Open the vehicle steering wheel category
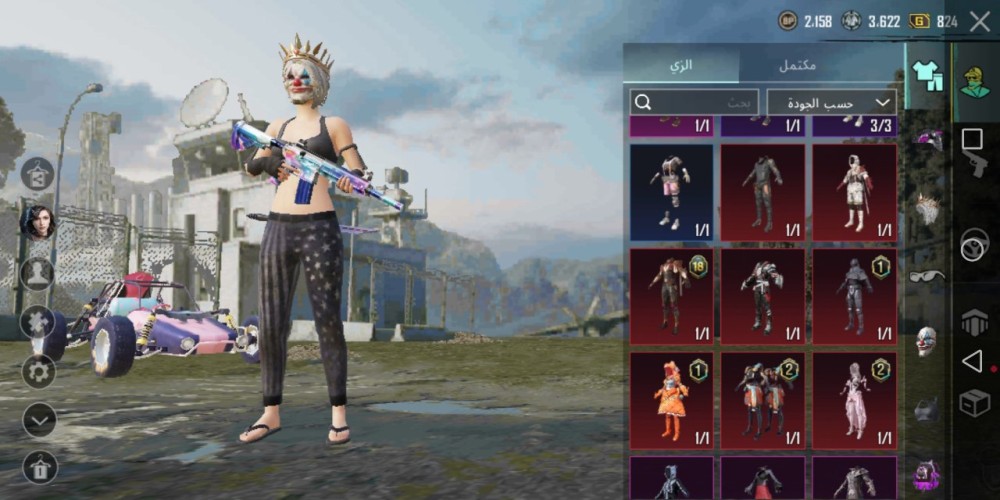Screen dimensions: 1000x500 [975, 246]
